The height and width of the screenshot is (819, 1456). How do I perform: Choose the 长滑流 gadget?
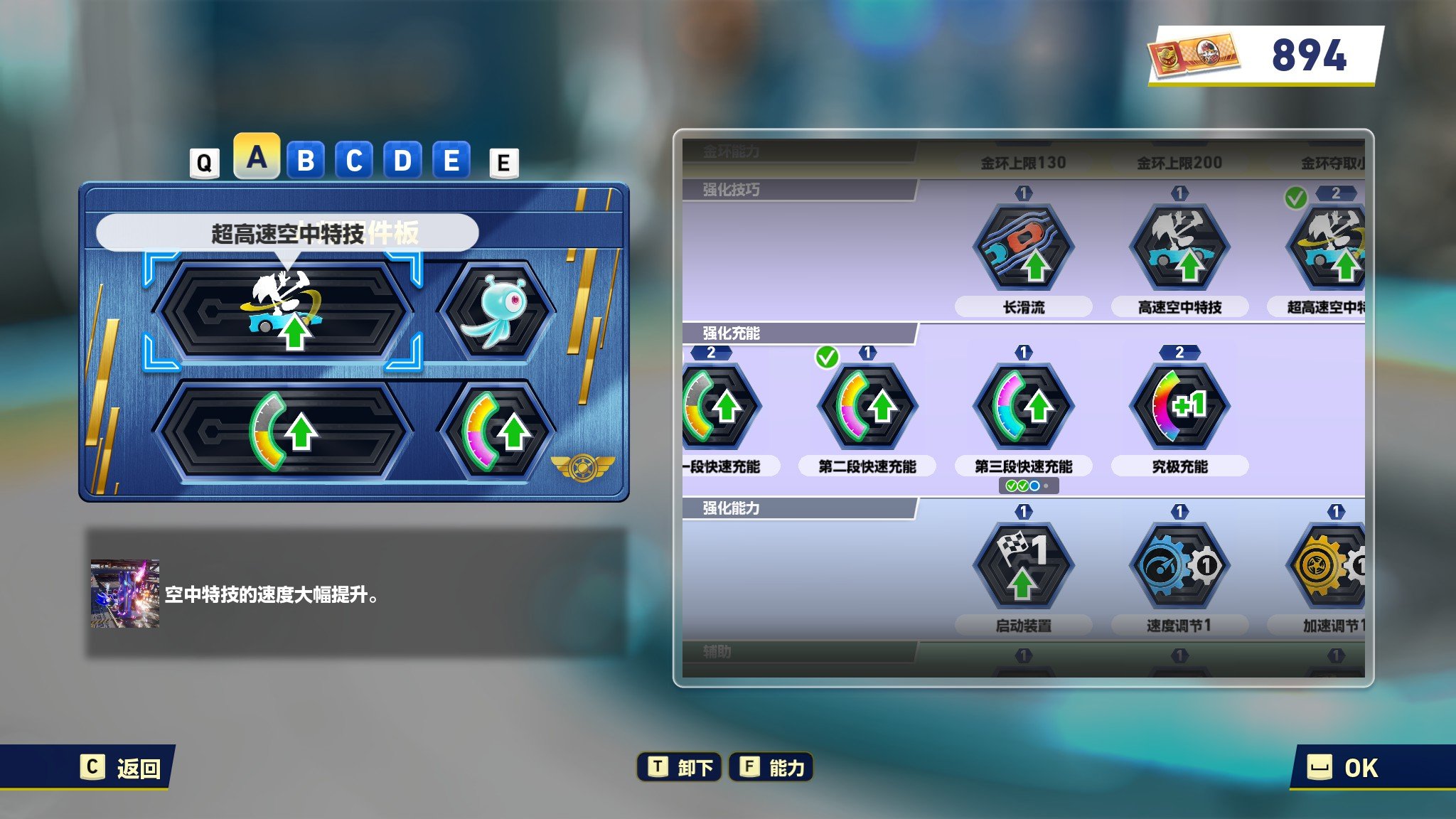(1023, 247)
